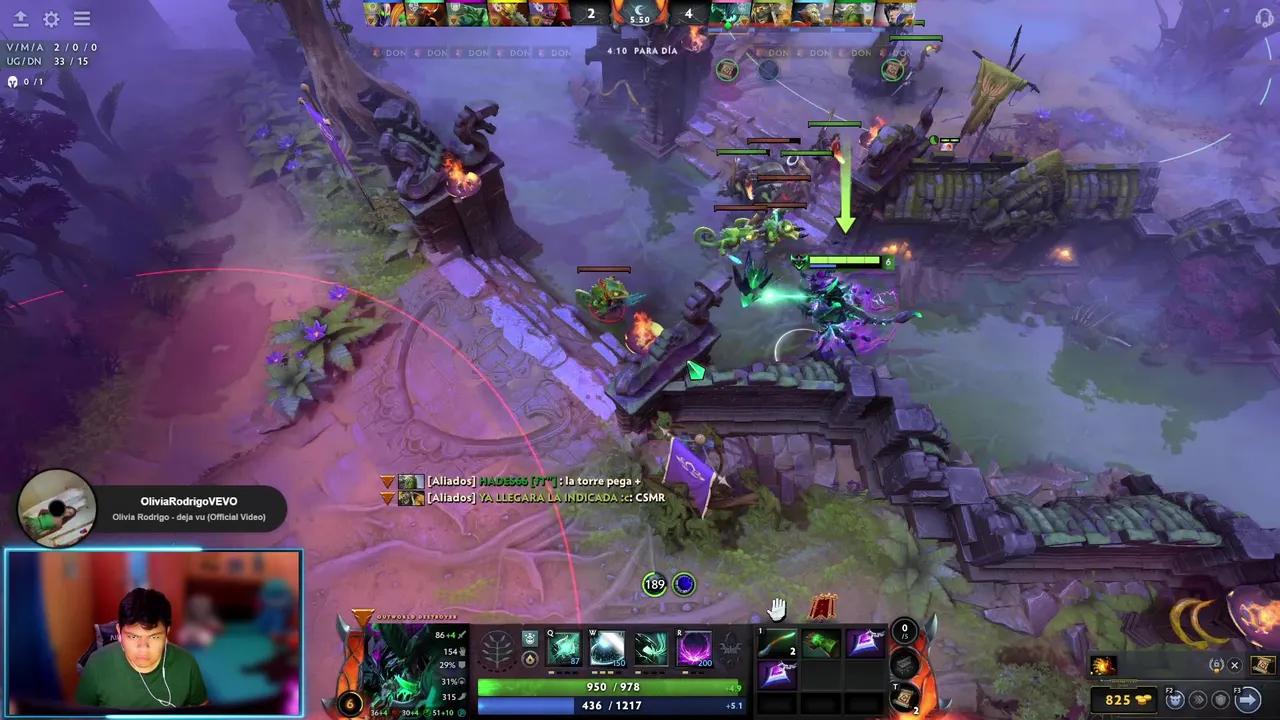Click the courier shield icon

tap(1220, 699)
